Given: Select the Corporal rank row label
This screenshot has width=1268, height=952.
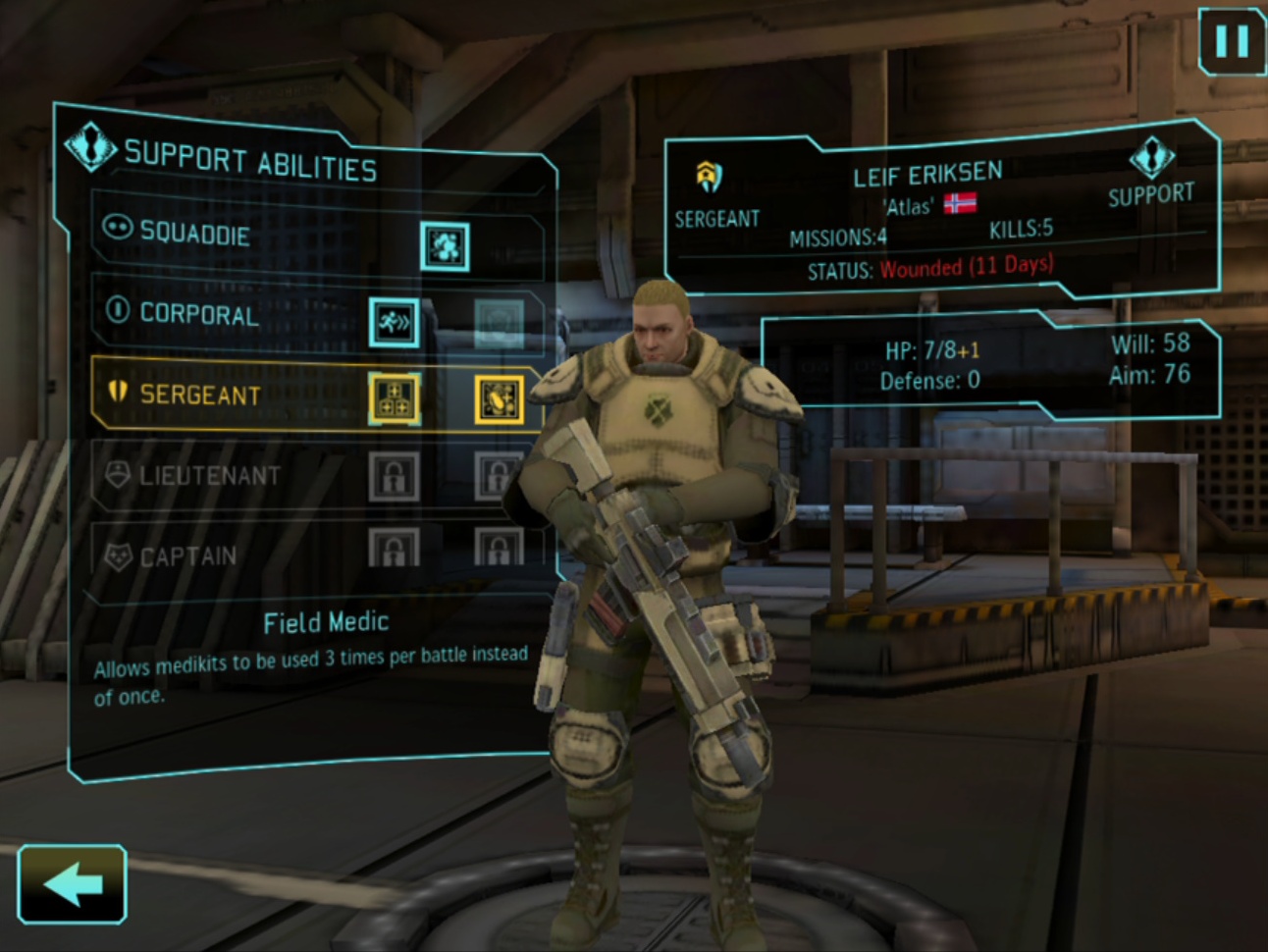Looking at the screenshot, I should [x=199, y=314].
